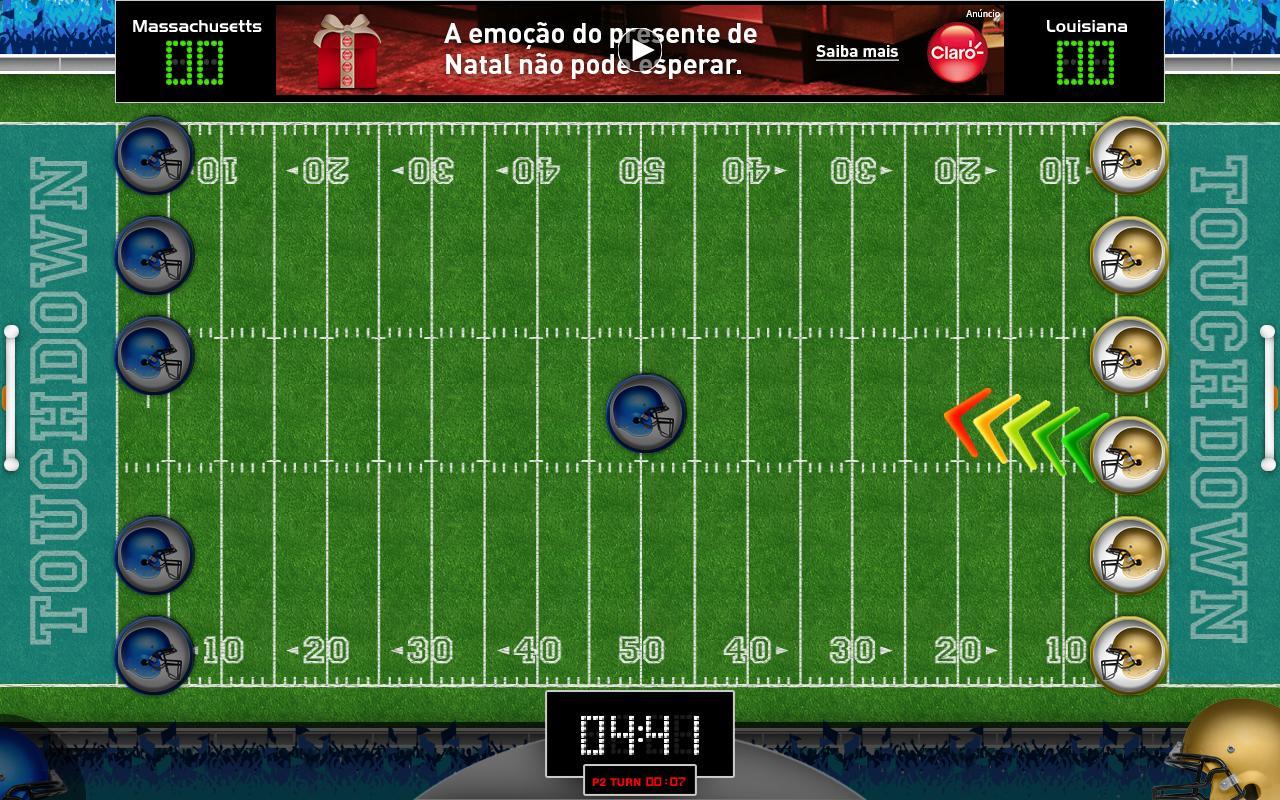Image resolution: width=1280 pixels, height=800 pixels.
Task: Click the Louisiana score display
Action: (1084, 62)
